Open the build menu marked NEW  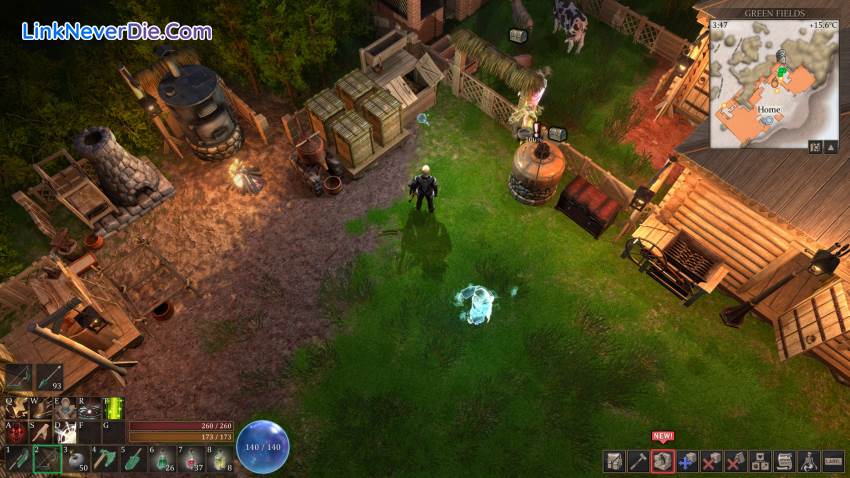(662, 461)
